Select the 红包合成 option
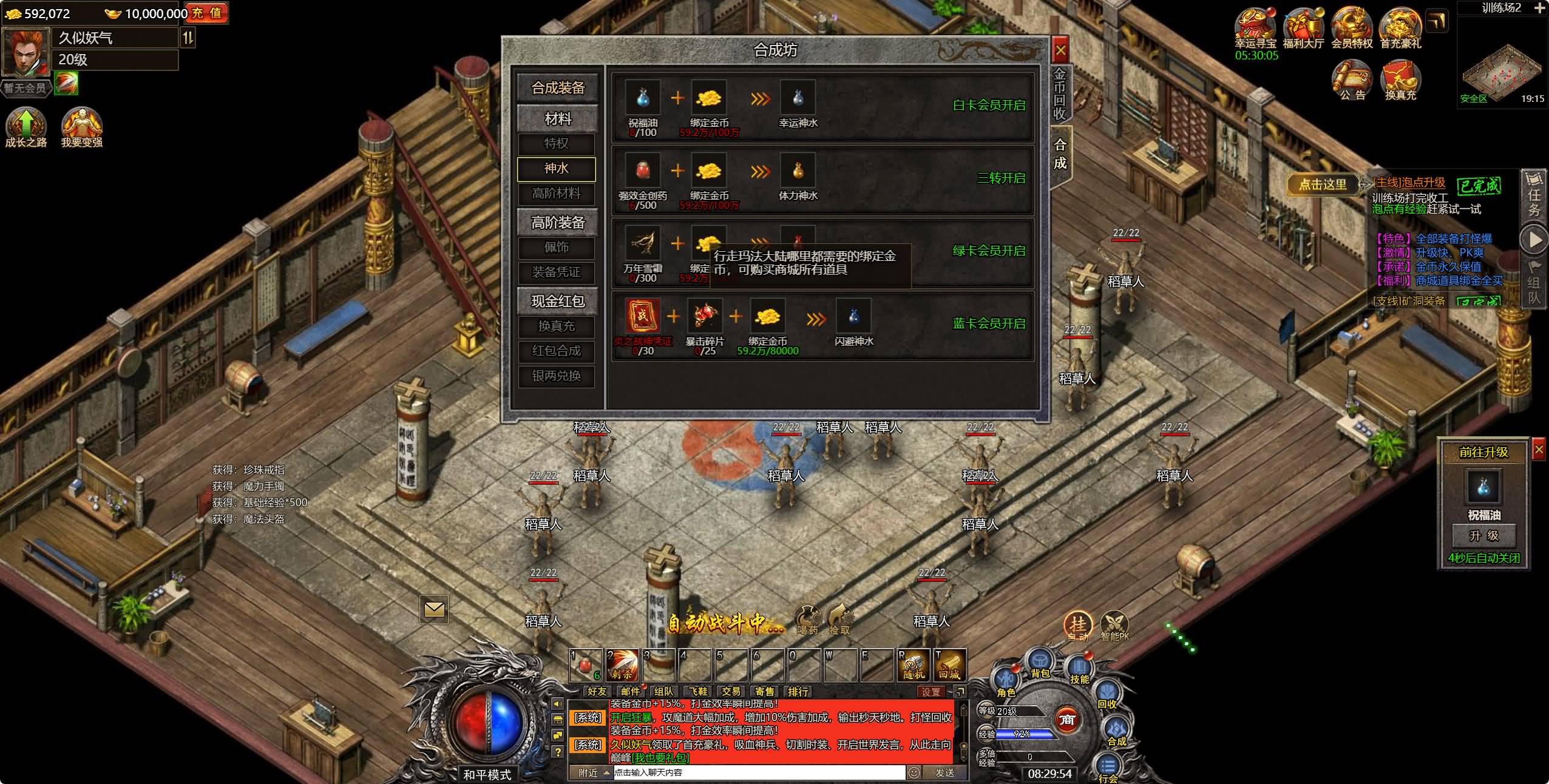Viewport: 1549px width, 784px height. pyautogui.click(x=556, y=351)
